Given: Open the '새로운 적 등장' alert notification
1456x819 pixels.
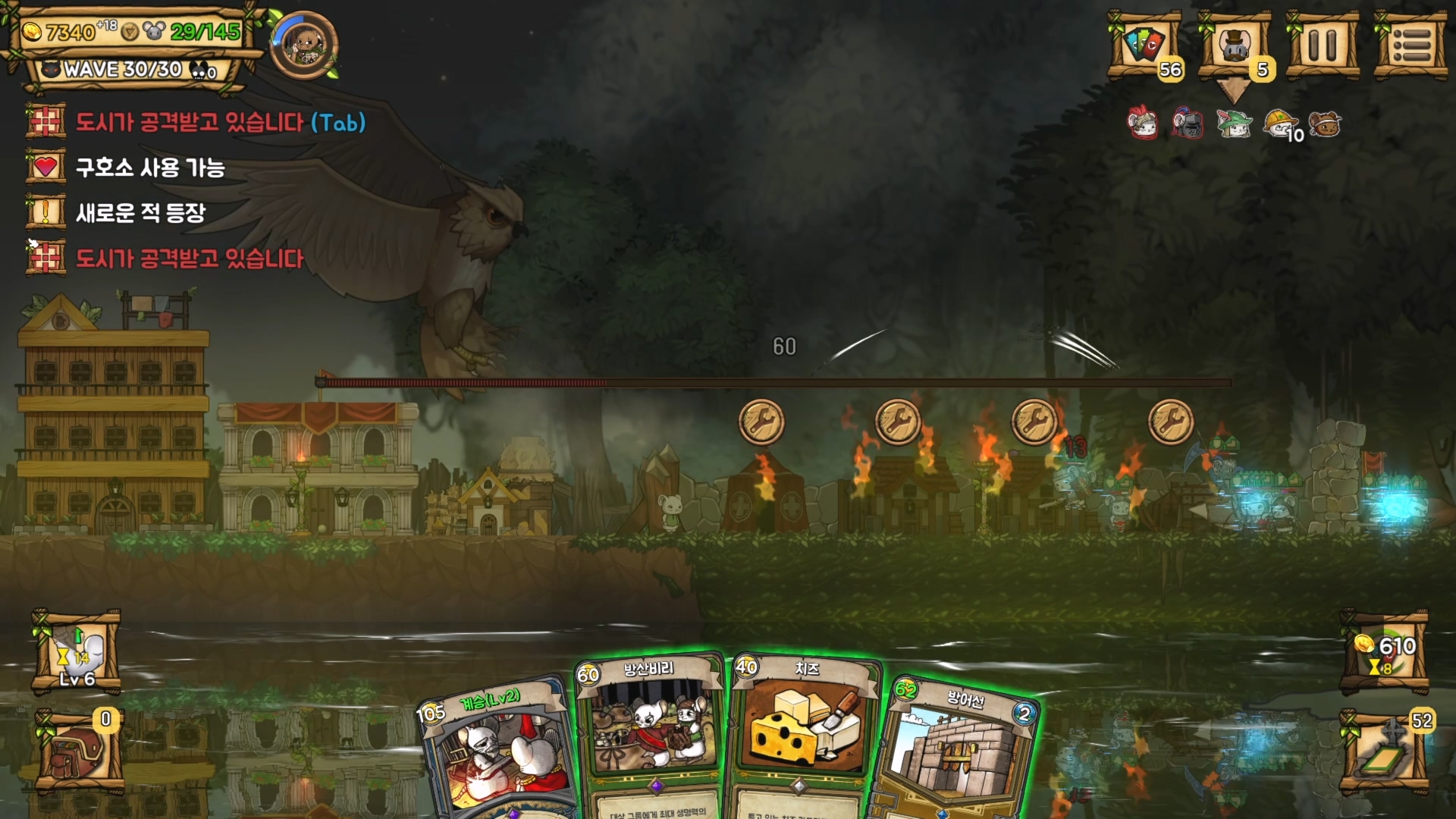Looking at the screenshot, I should click(x=140, y=213).
